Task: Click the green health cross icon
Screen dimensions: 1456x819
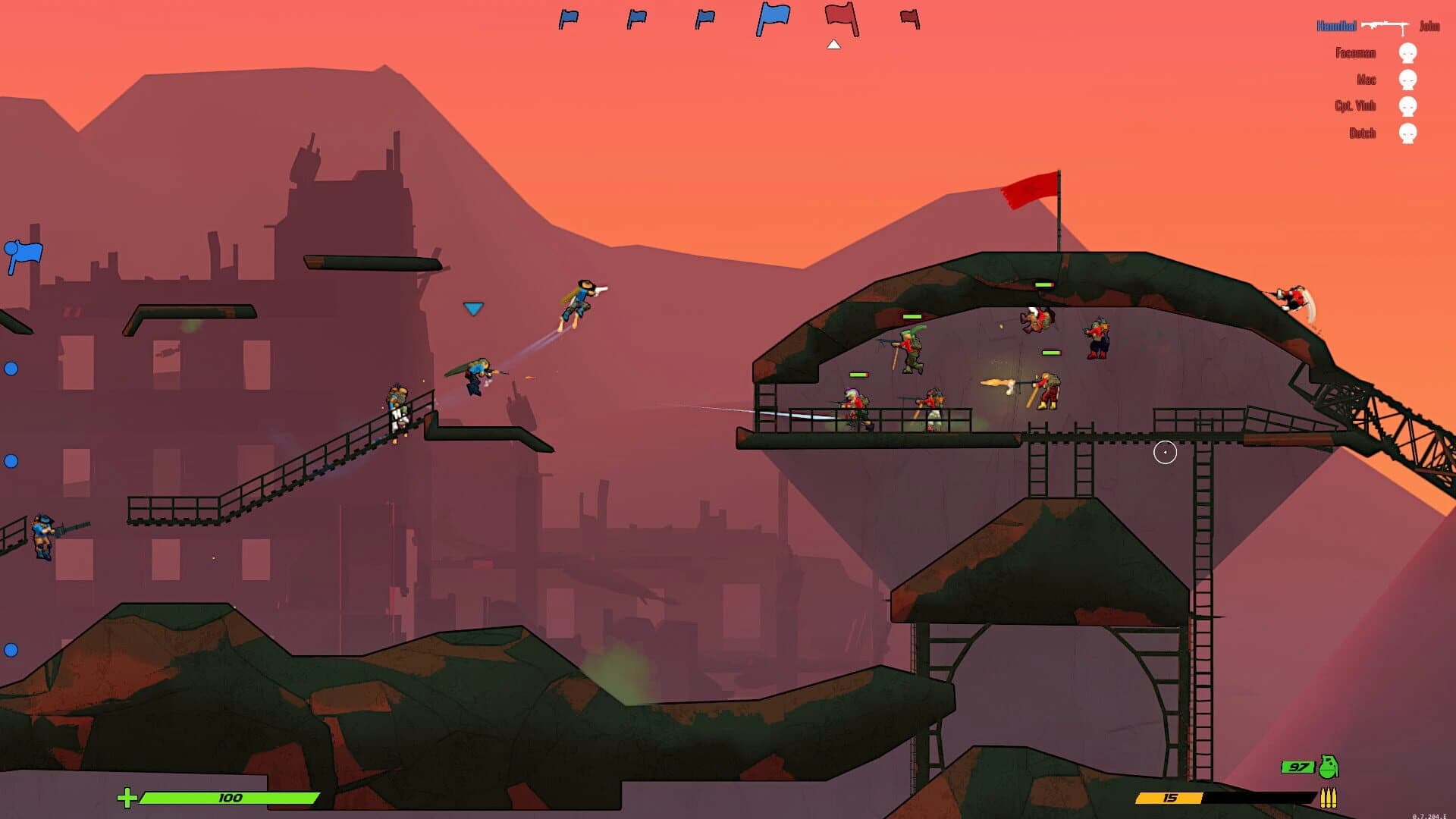Action: (127, 797)
